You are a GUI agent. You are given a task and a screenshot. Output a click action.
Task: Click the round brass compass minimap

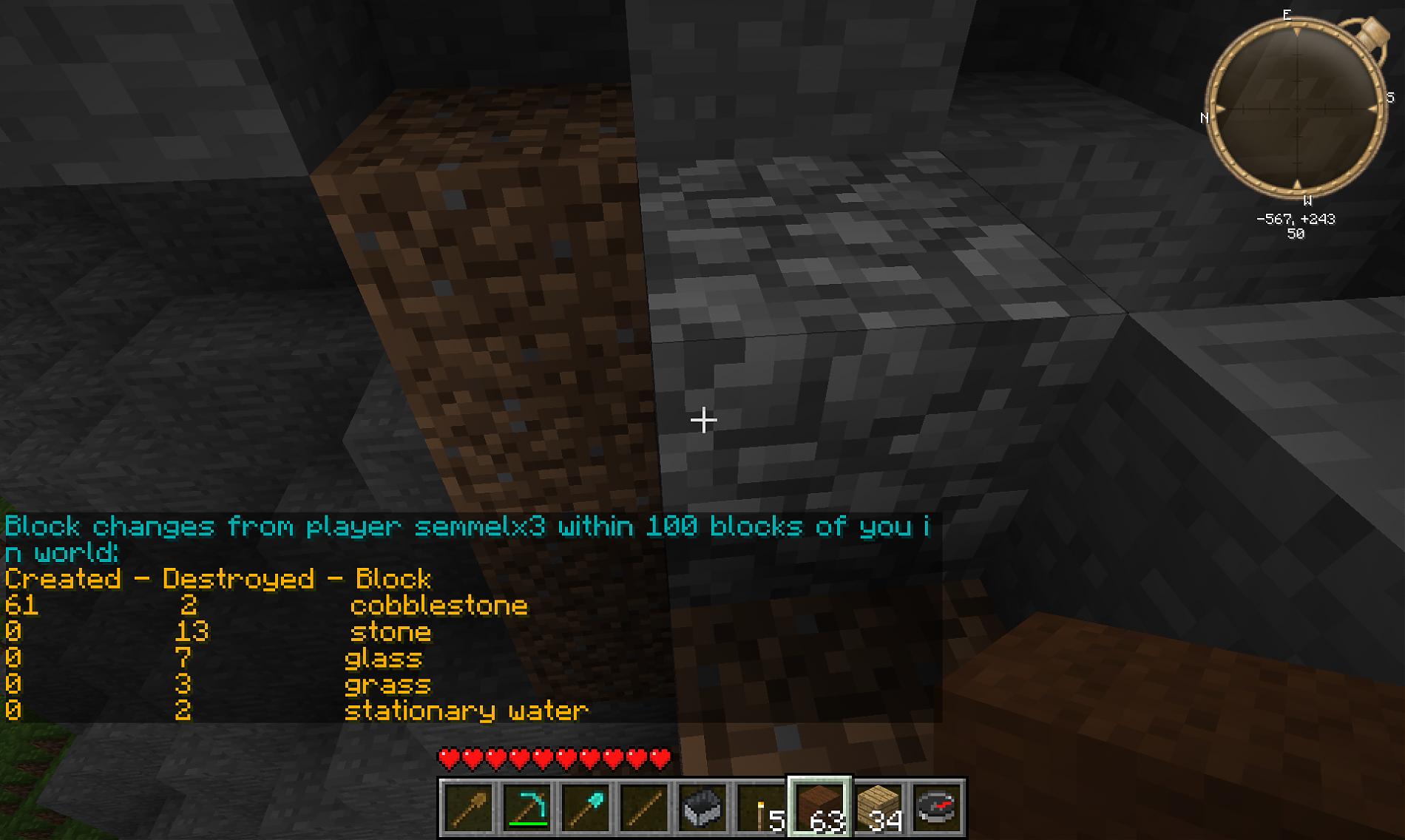coord(1297,109)
